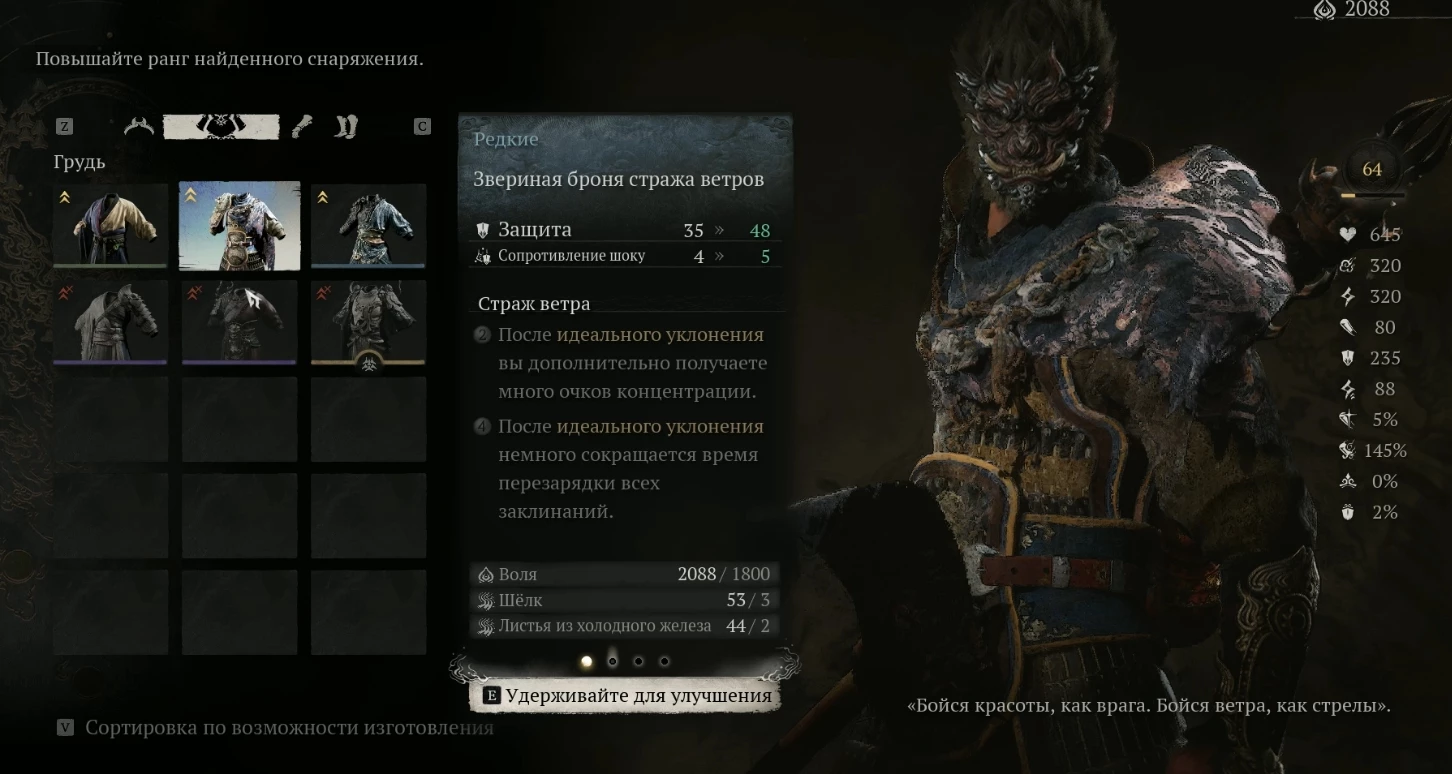Switch to the leg armor category tab
This screenshot has height=774, width=1452.
pyautogui.click(x=345, y=127)
